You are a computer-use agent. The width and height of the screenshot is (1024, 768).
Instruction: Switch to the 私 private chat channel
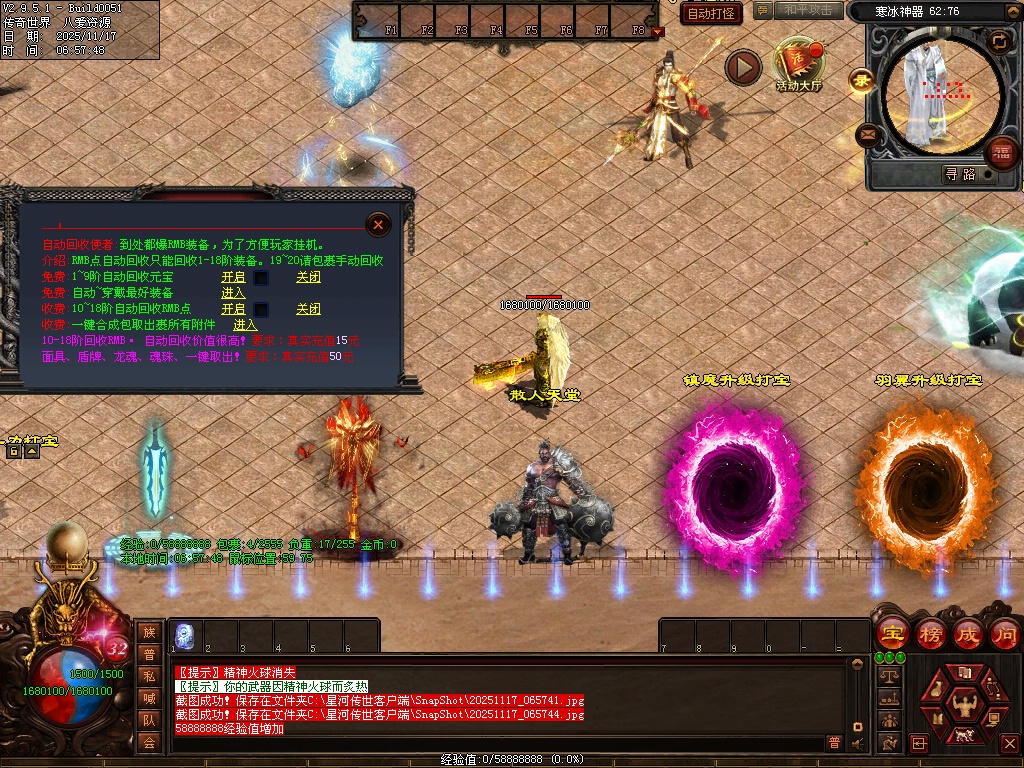149,675
